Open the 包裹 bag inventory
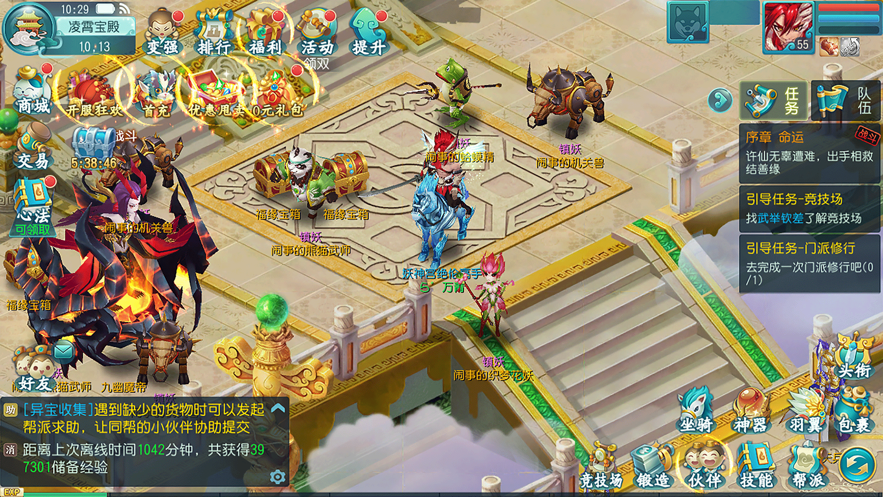The height and width of the screenshot is (497, 883). (x=853, y=413)
